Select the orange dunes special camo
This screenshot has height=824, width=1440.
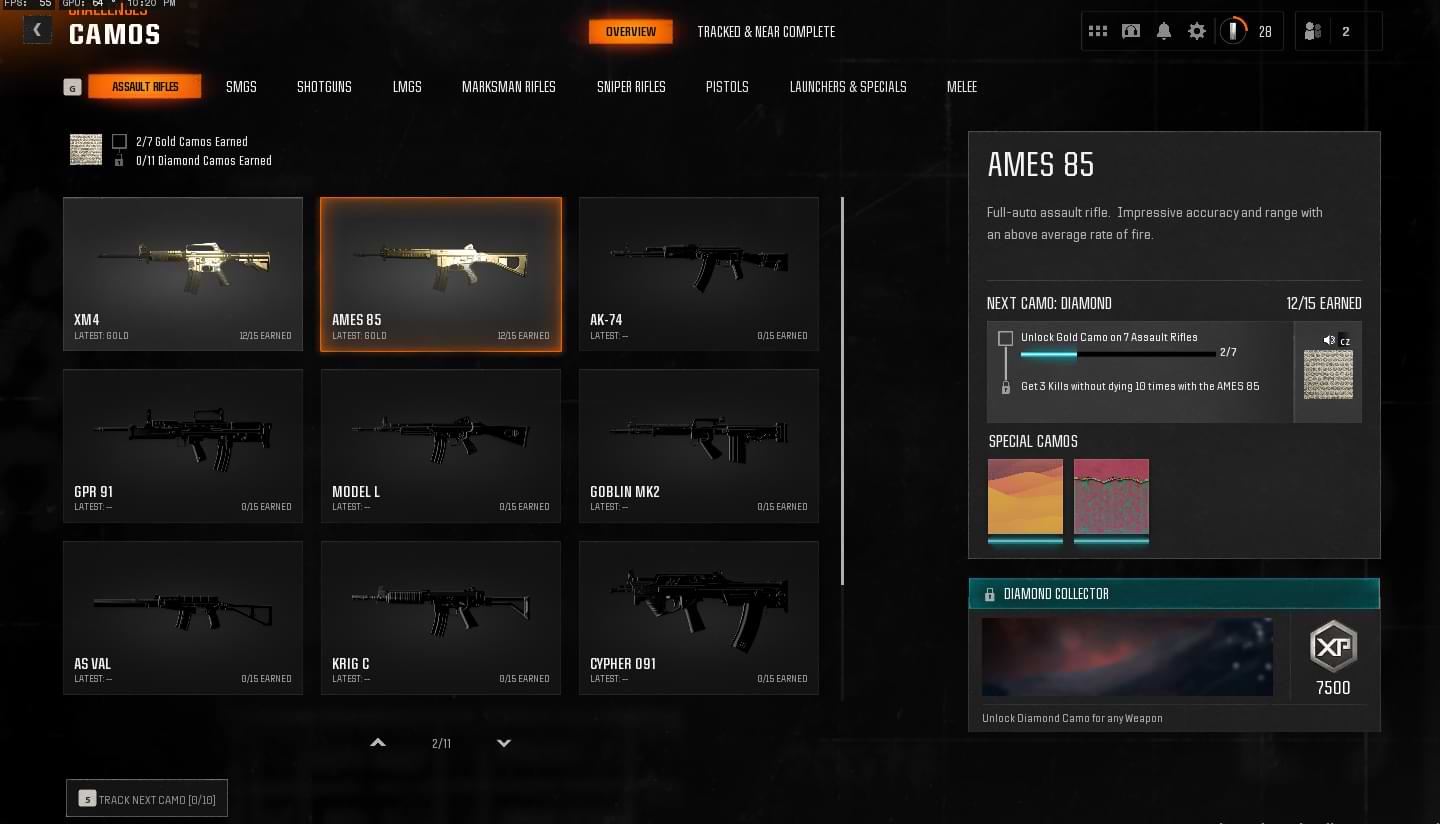[1025, 497]
